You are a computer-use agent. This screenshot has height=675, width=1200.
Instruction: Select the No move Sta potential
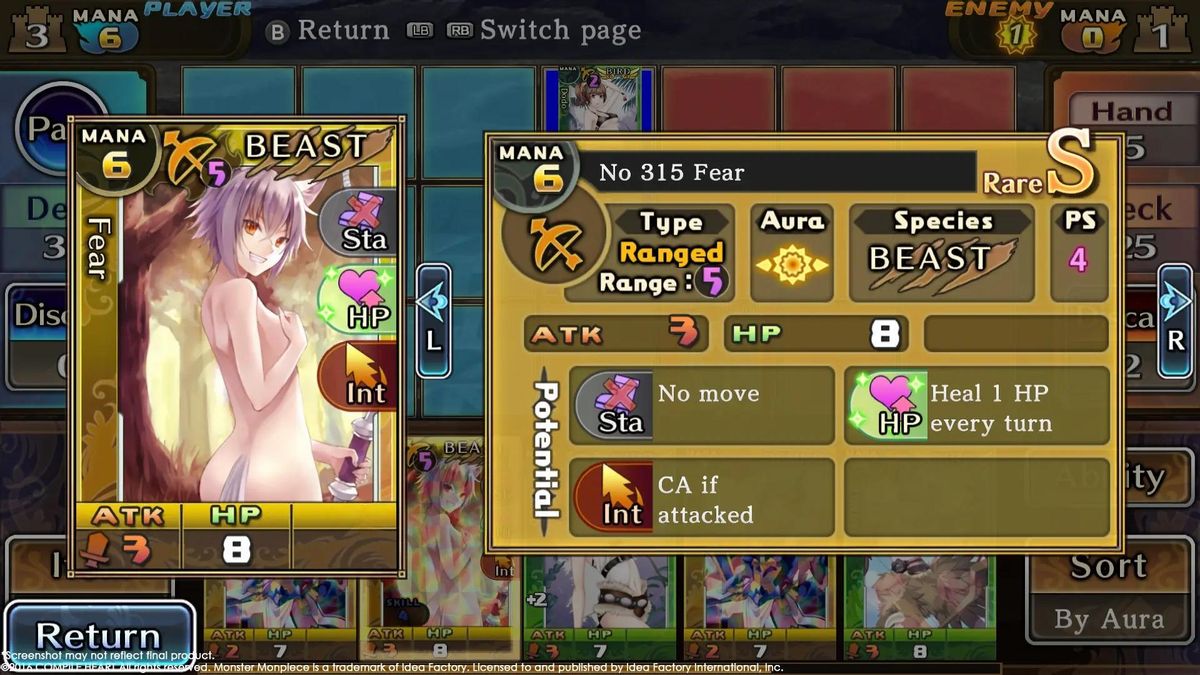tap(701, 405)
